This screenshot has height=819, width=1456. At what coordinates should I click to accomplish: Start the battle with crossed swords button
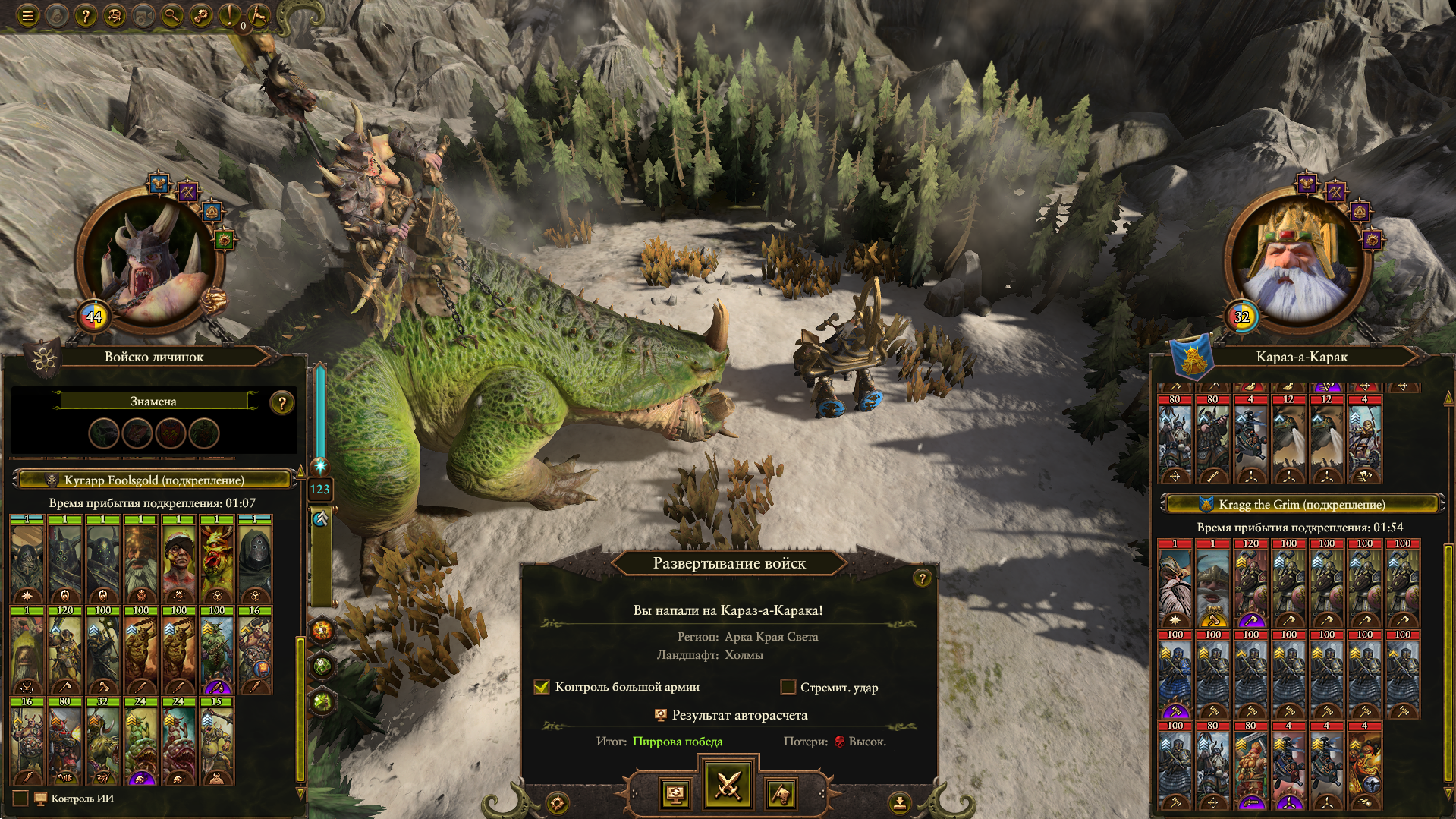coord(728,786)
